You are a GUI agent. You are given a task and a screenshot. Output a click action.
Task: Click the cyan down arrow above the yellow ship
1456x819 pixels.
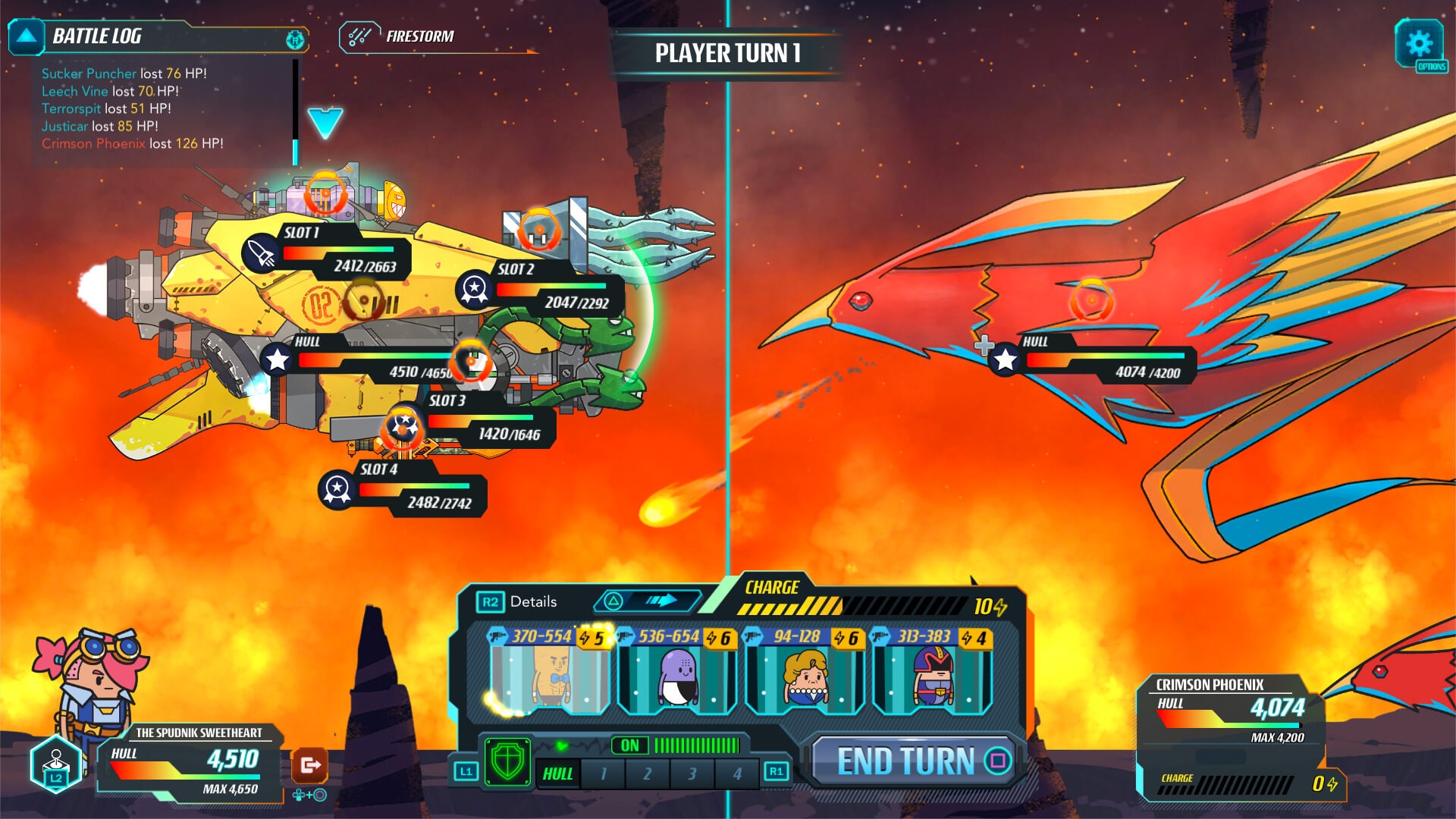(325, 121)
